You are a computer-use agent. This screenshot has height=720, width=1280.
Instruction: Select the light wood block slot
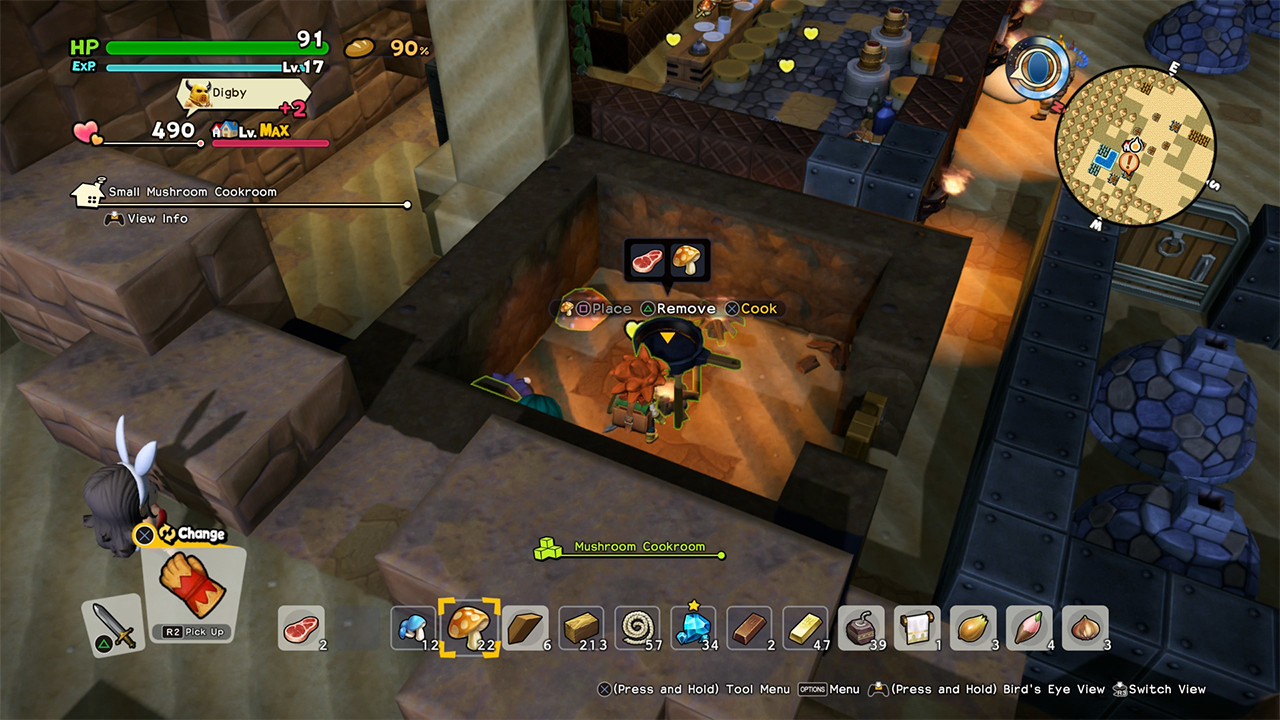[581, 628]
